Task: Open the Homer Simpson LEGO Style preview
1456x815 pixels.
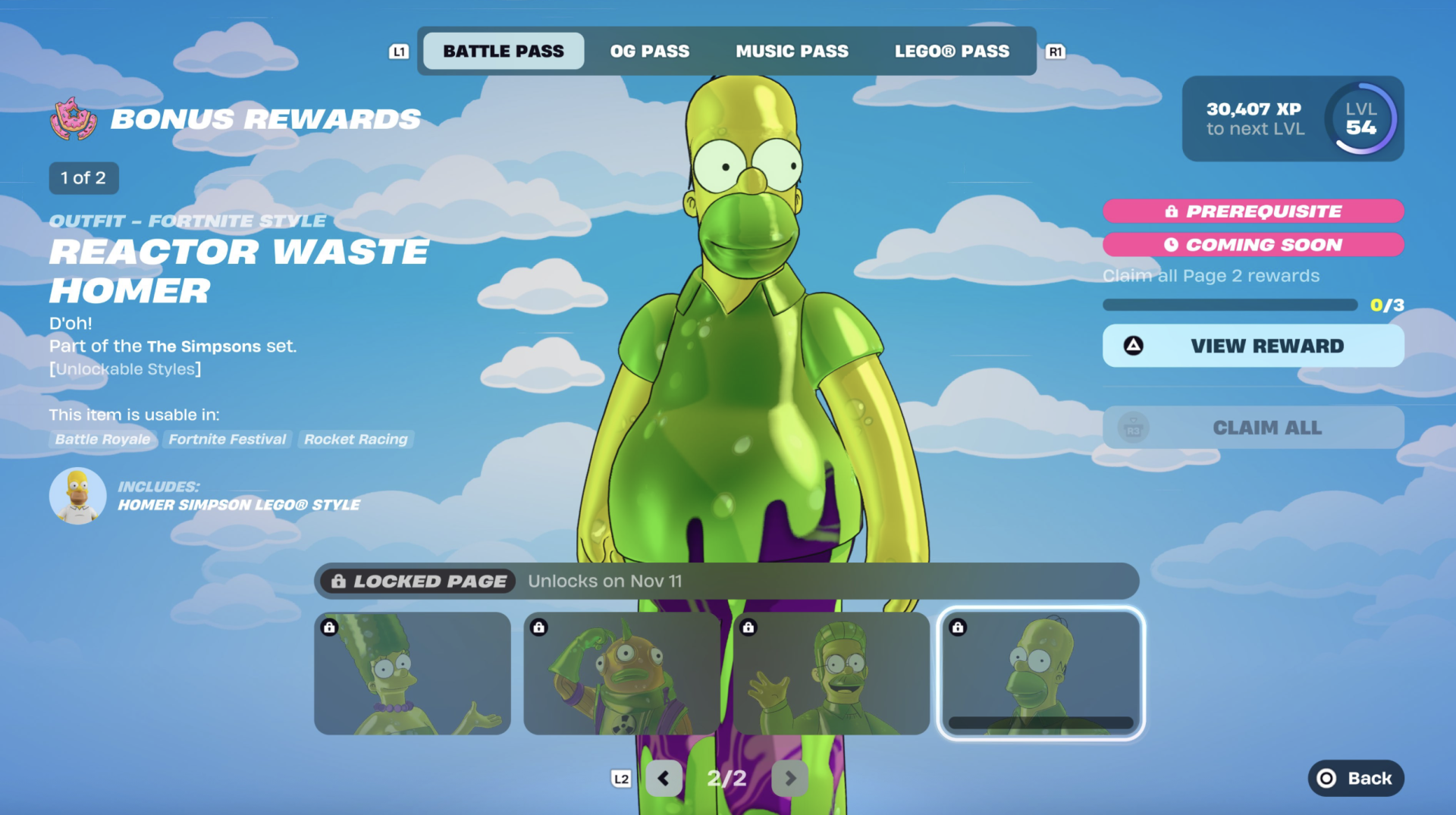Action: tap(78, 496)
